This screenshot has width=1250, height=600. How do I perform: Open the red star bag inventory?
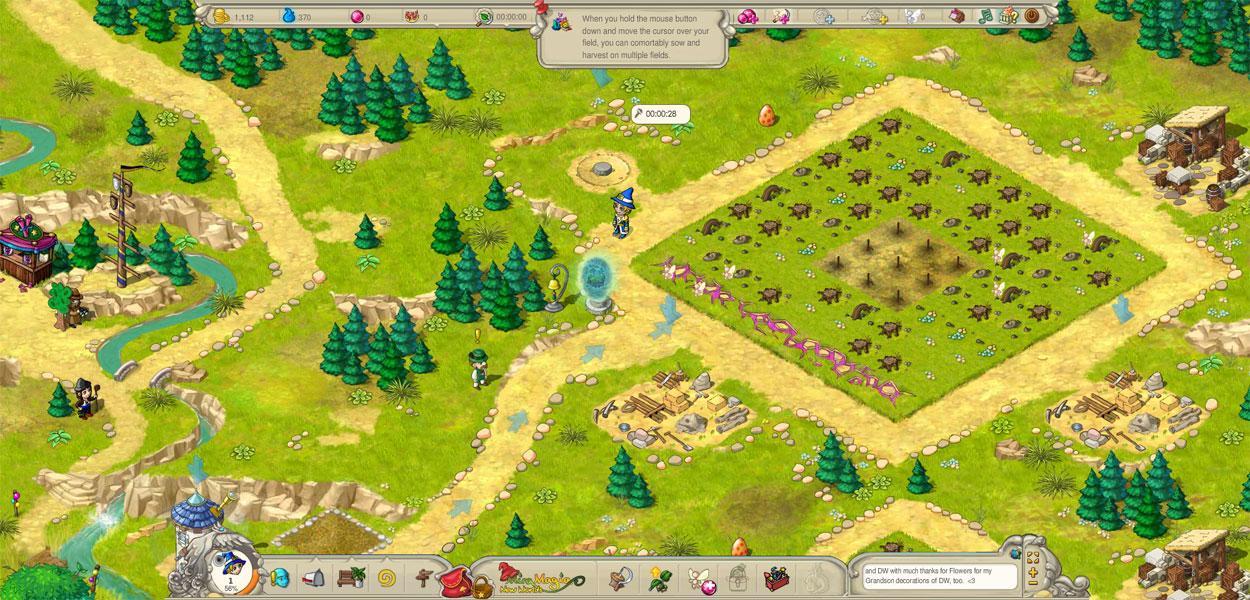tap(458, 579)
